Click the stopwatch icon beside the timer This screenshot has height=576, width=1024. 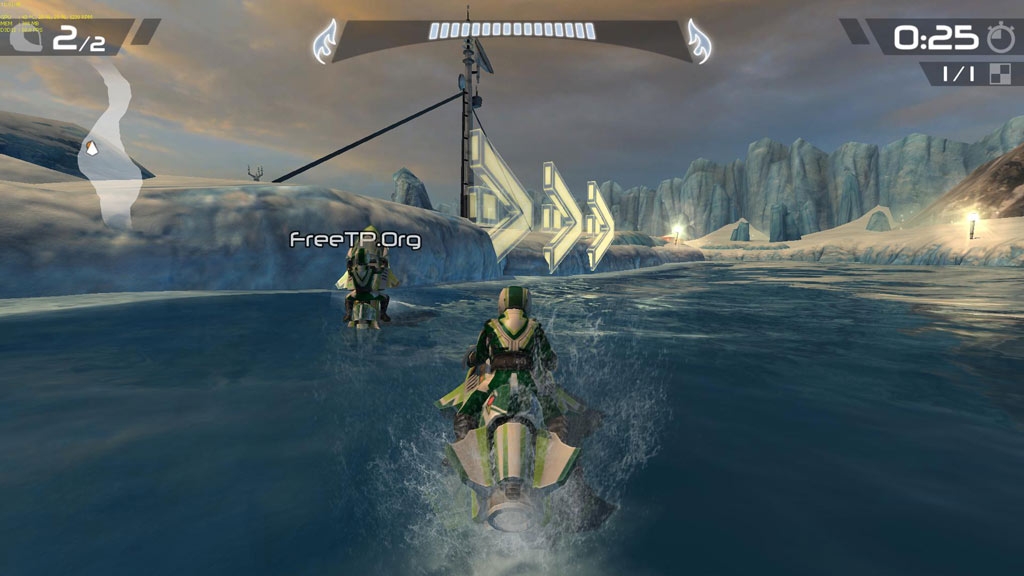[999, 38]
